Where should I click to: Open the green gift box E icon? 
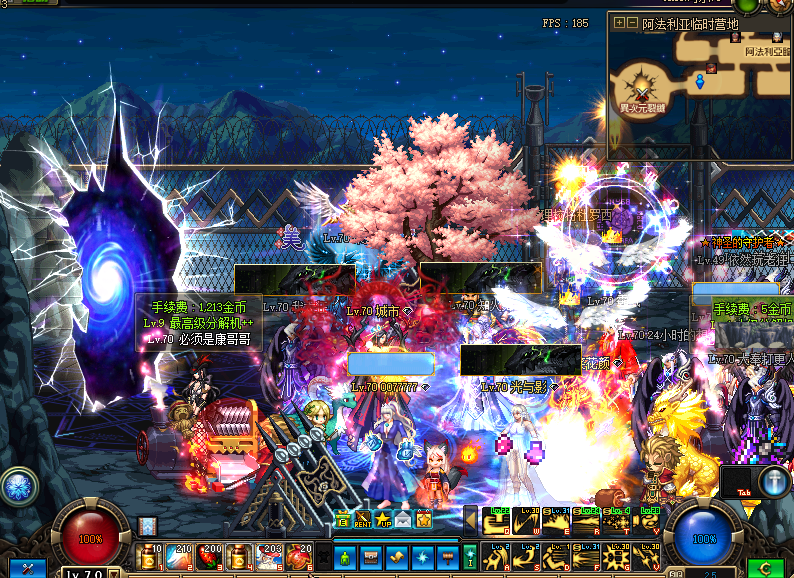343,519
